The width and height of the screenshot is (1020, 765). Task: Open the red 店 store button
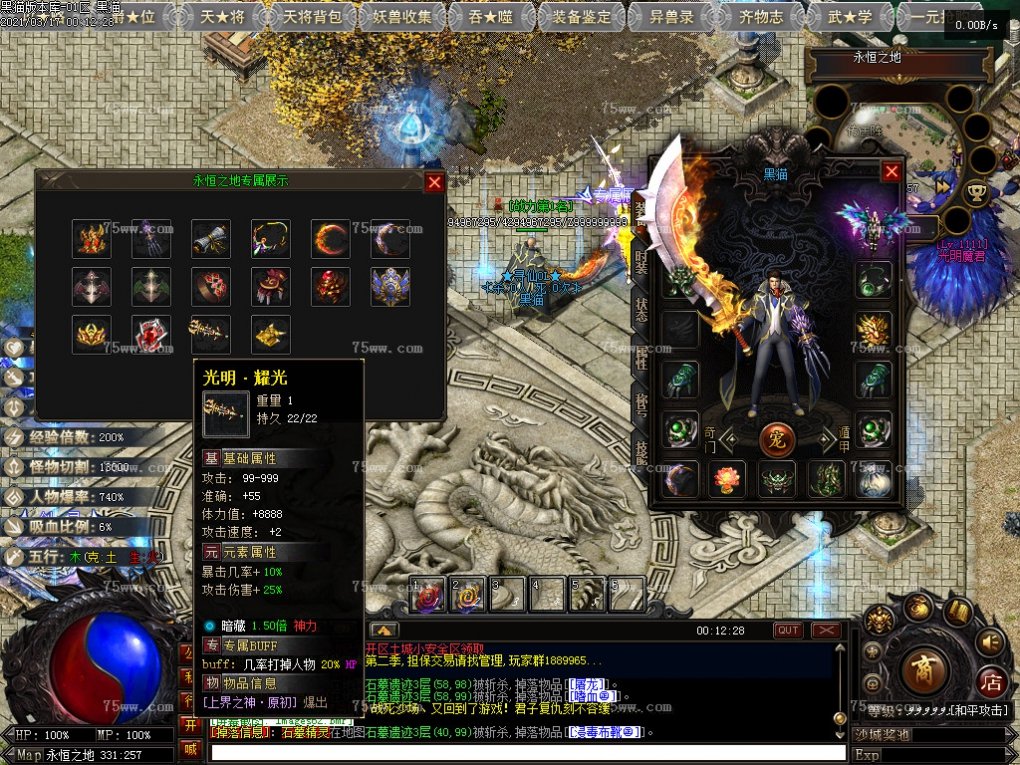pyautogui.click(x=991, y=682)
